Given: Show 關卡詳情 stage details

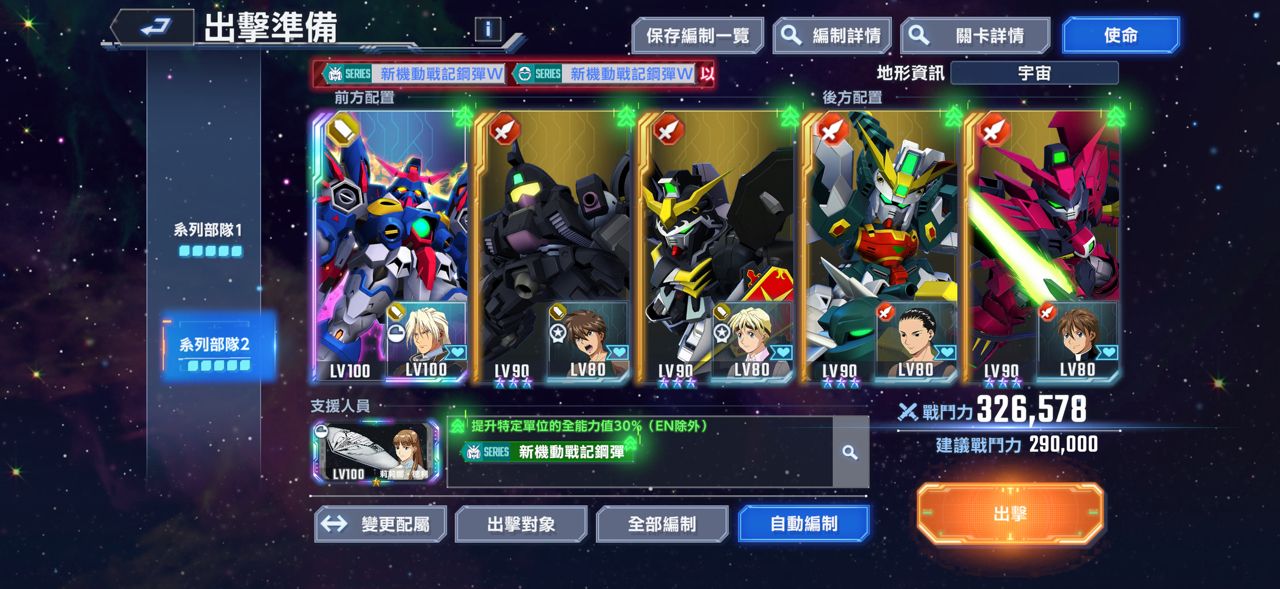Looking at the screenshot, I should [974, 36].
